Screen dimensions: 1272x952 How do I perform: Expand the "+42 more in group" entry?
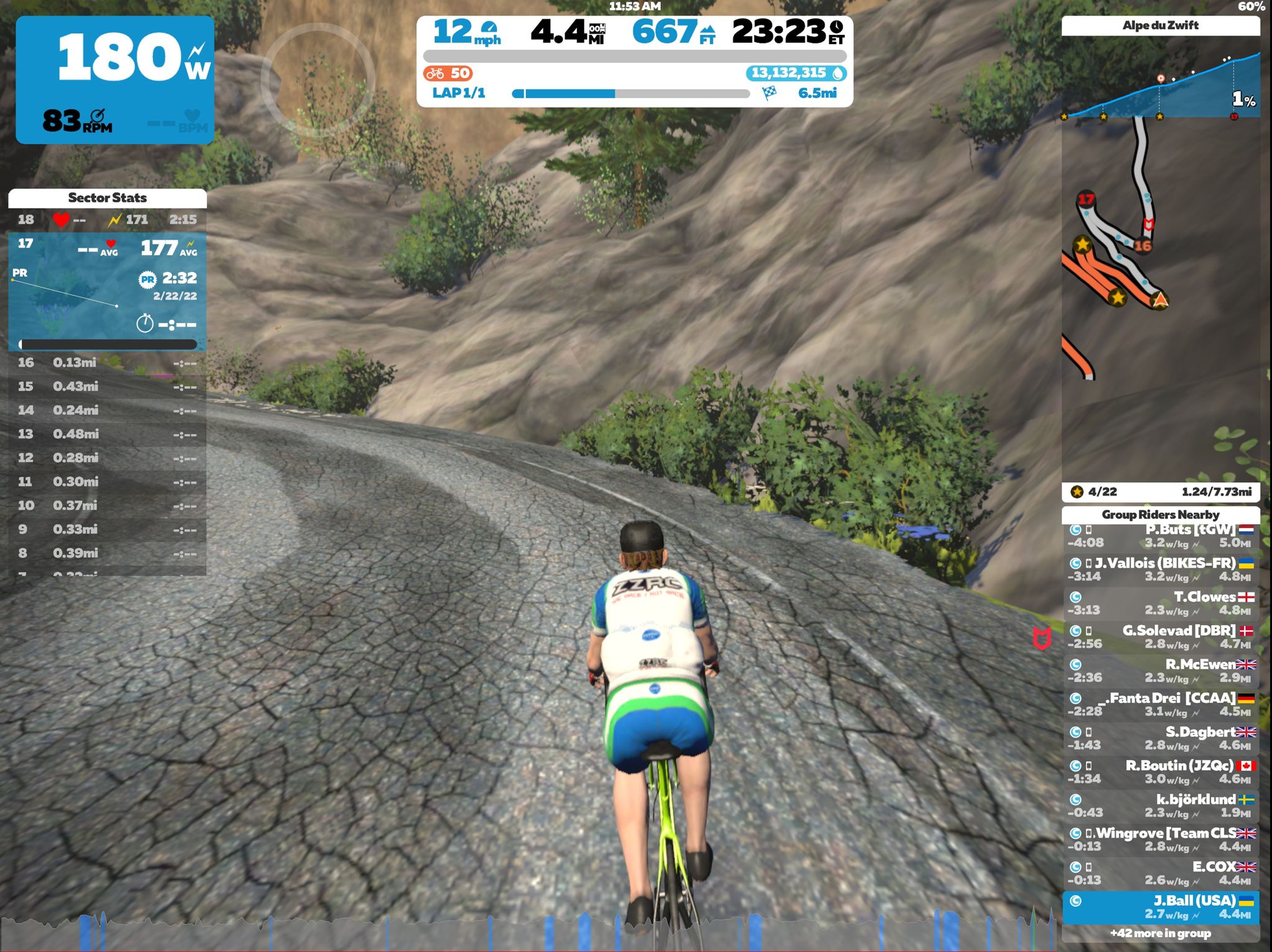coord(1163,933)
